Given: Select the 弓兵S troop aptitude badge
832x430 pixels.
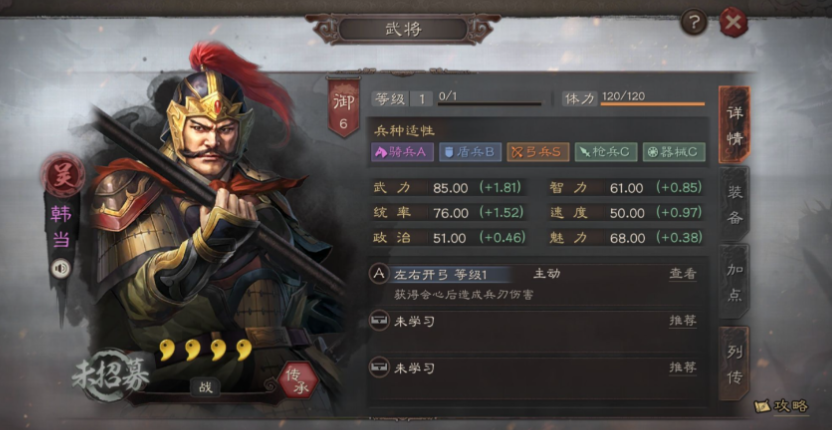Looking at the screenshot, I should point(537,152).
